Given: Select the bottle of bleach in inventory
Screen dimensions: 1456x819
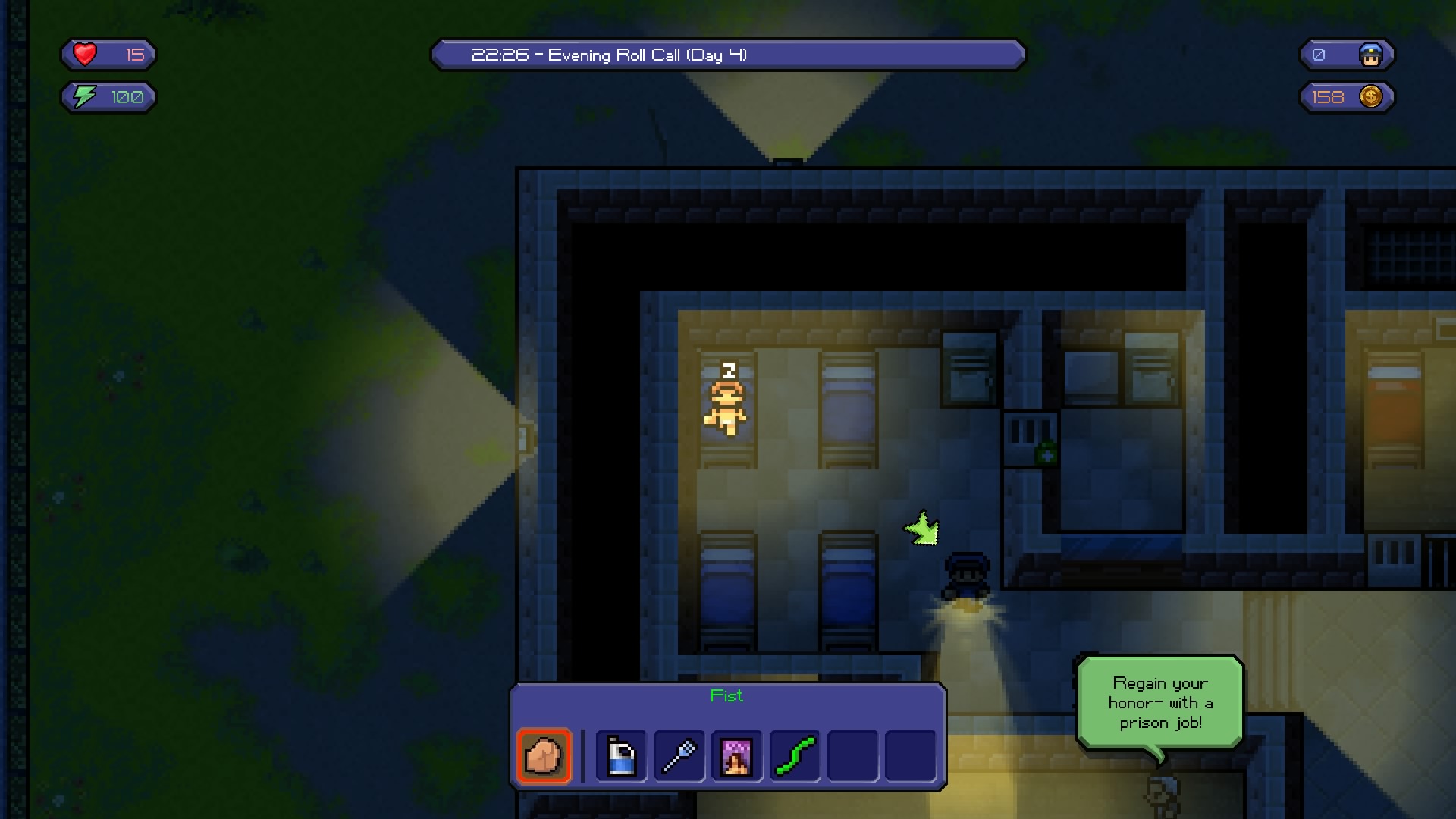Looking at the screenshot, I should pyautogui.click(x=620, y=756).
